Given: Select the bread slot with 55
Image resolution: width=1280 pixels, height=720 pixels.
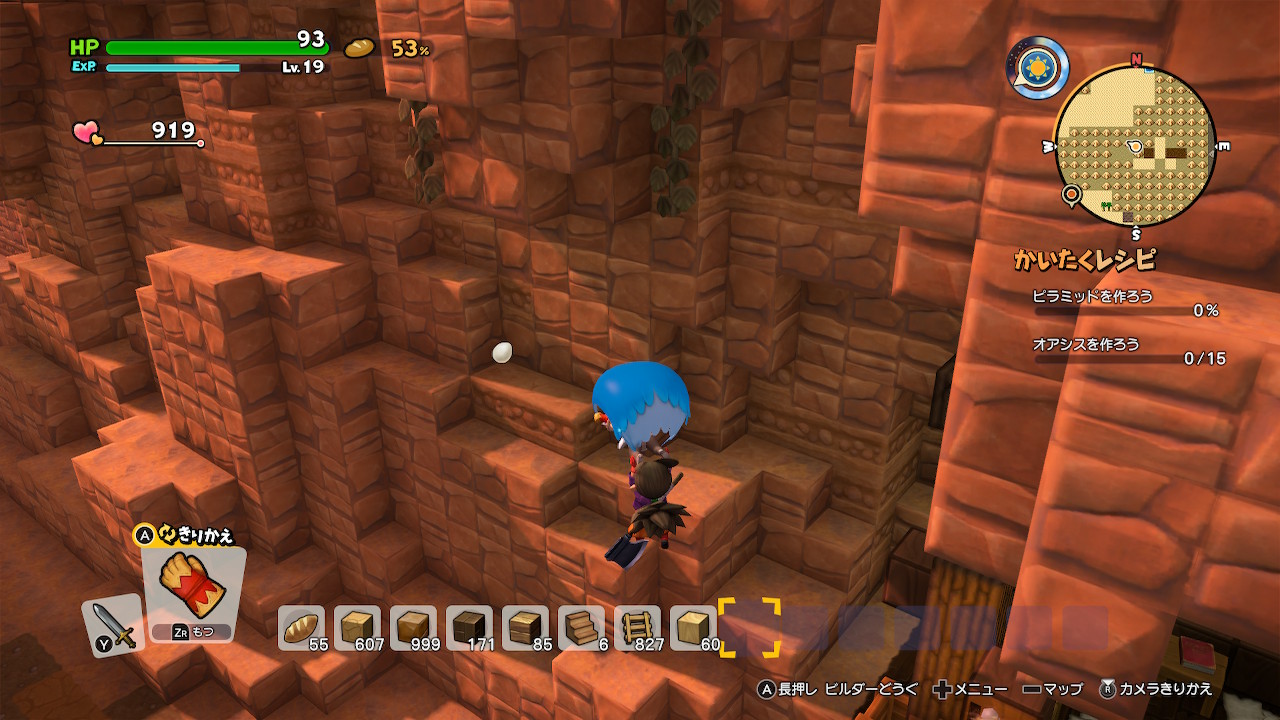Looking at the screenshot, I should [301, 627].
